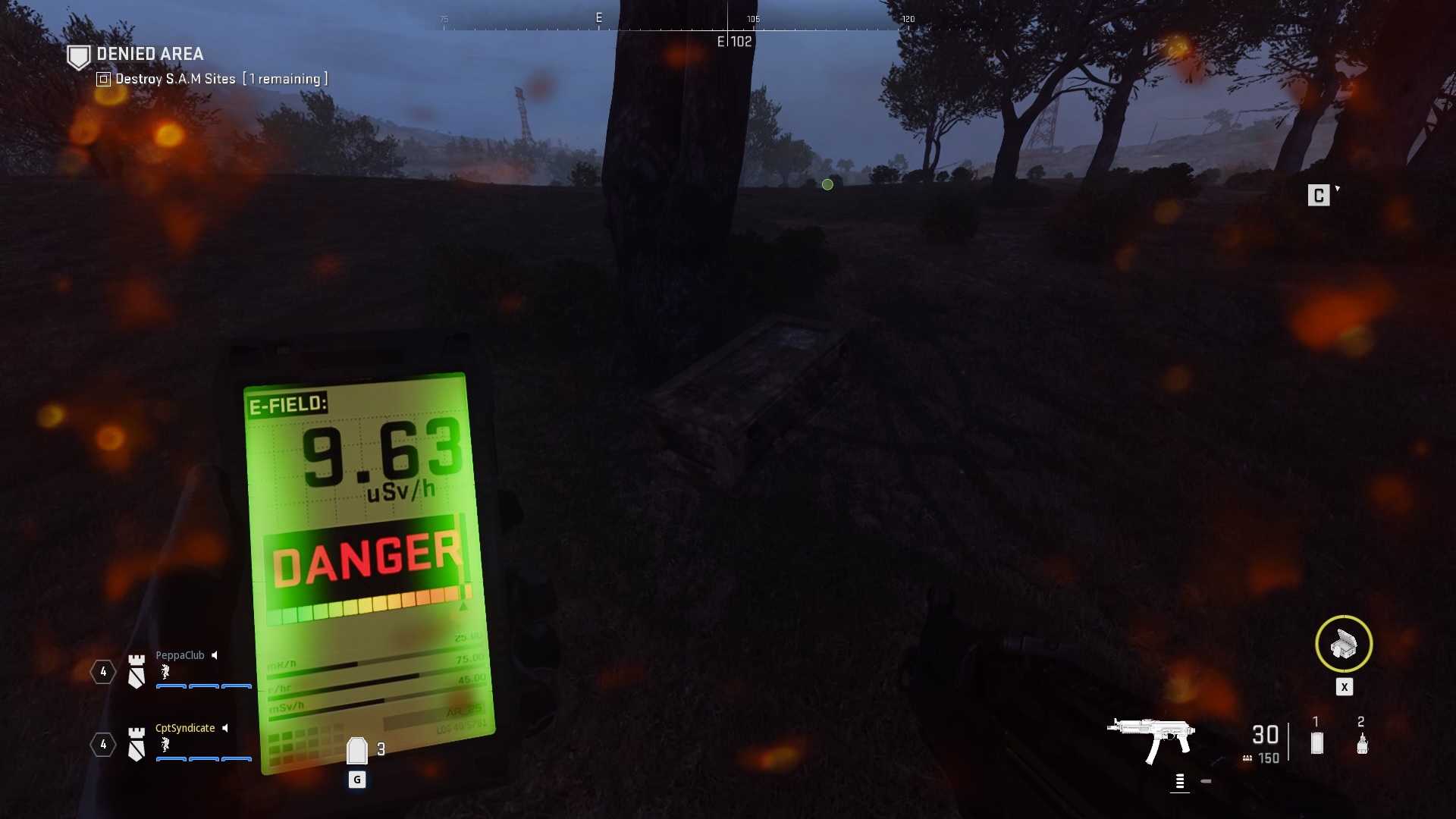Click the objective marker icon beside Destroy S.A.M Sites
The height and width of the screenshot is (819, 1456).
(x=102, y=78)
